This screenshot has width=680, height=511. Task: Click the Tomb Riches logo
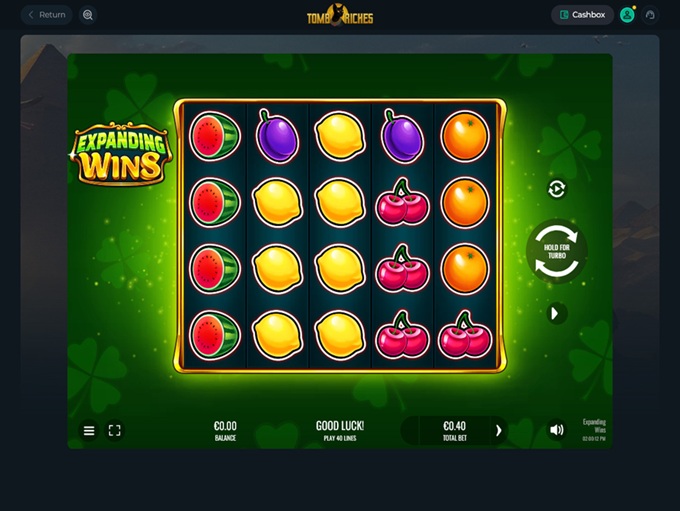coord(340,16)
